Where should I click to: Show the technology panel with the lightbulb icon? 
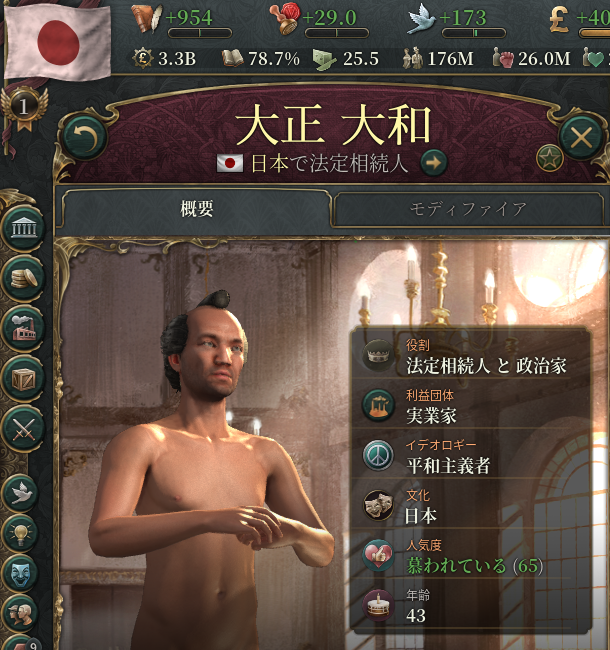[21, 532]
